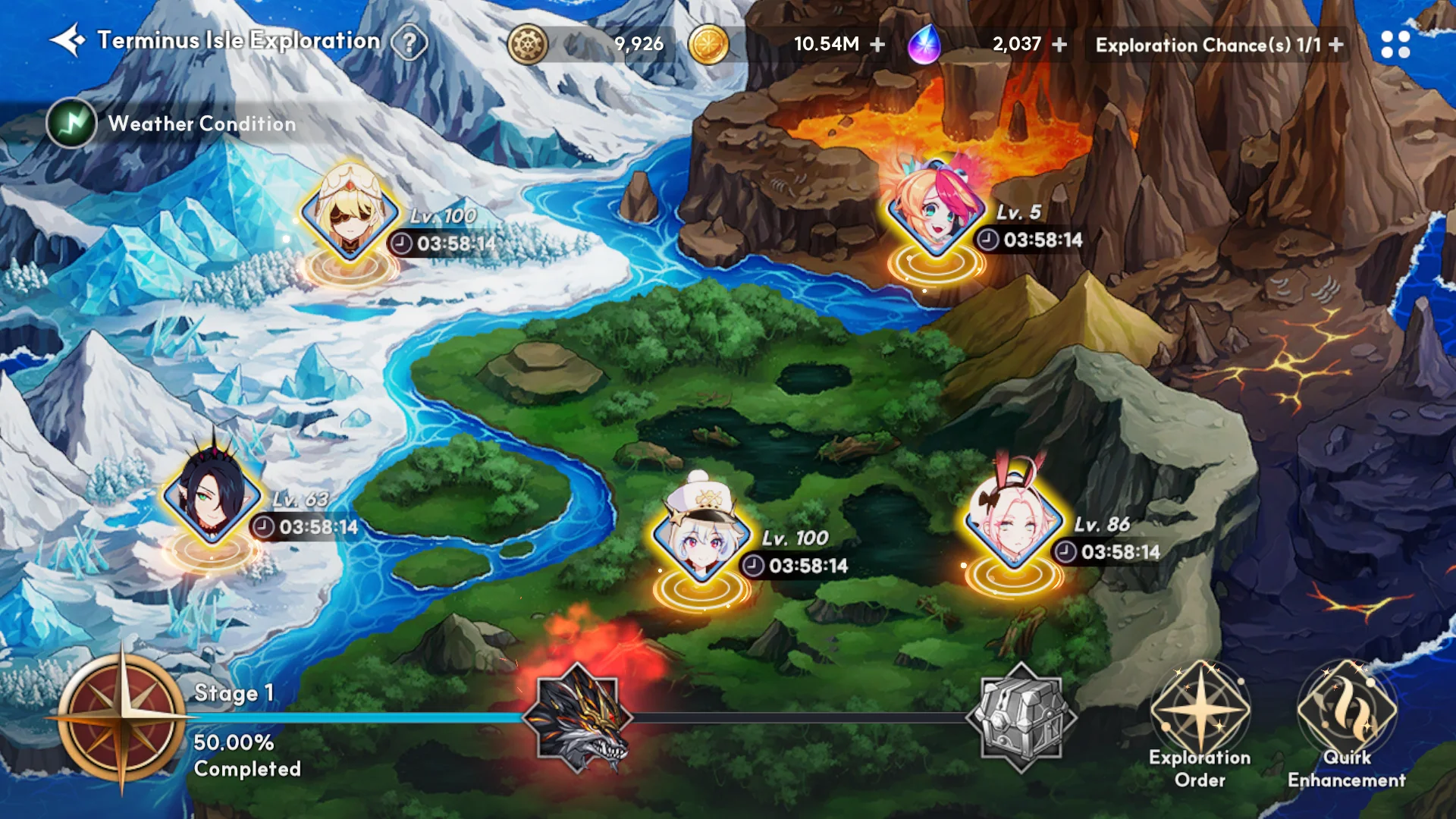Open the Stage 1 compass icon
The height and width of the screenshot is (819, 1456).
121,717
